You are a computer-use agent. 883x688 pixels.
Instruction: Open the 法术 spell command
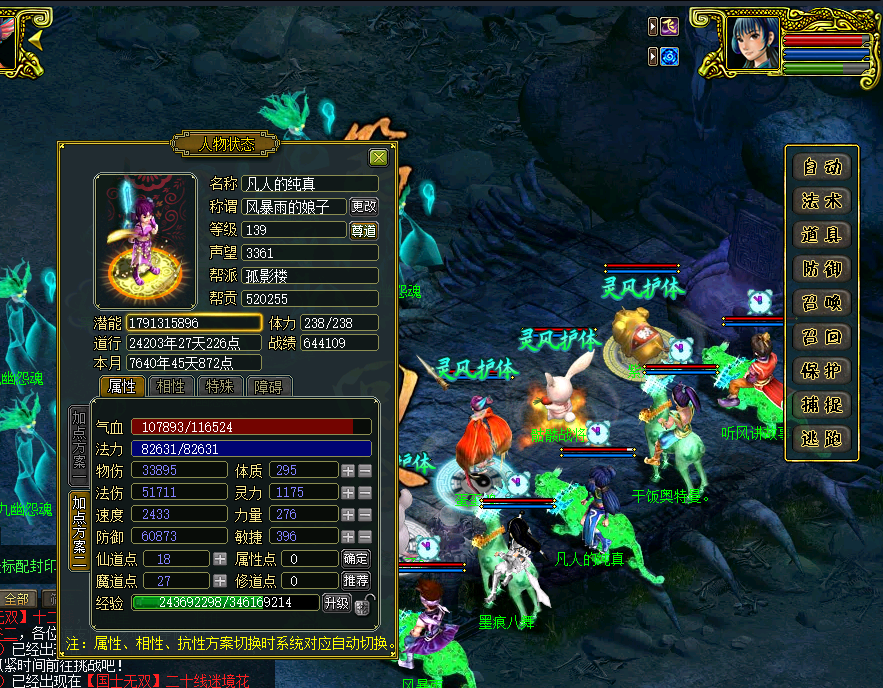point(821,201)
